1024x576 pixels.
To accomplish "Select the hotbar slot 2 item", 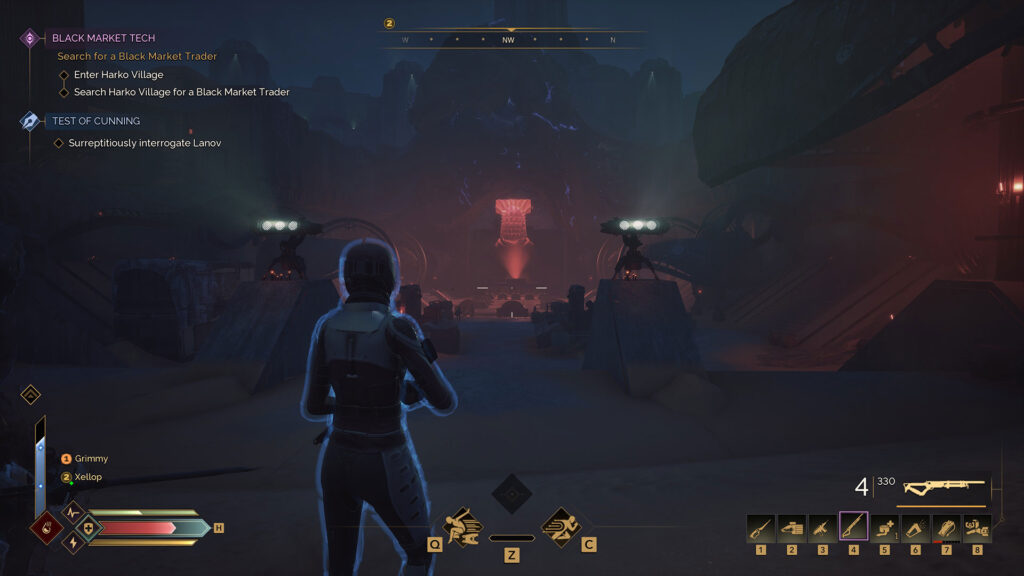I will coord(792,526).
